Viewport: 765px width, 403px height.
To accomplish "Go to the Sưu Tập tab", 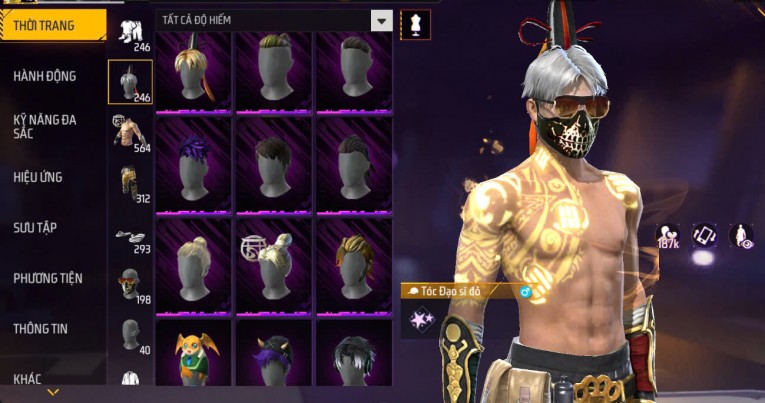I will (x=35, y=227).
